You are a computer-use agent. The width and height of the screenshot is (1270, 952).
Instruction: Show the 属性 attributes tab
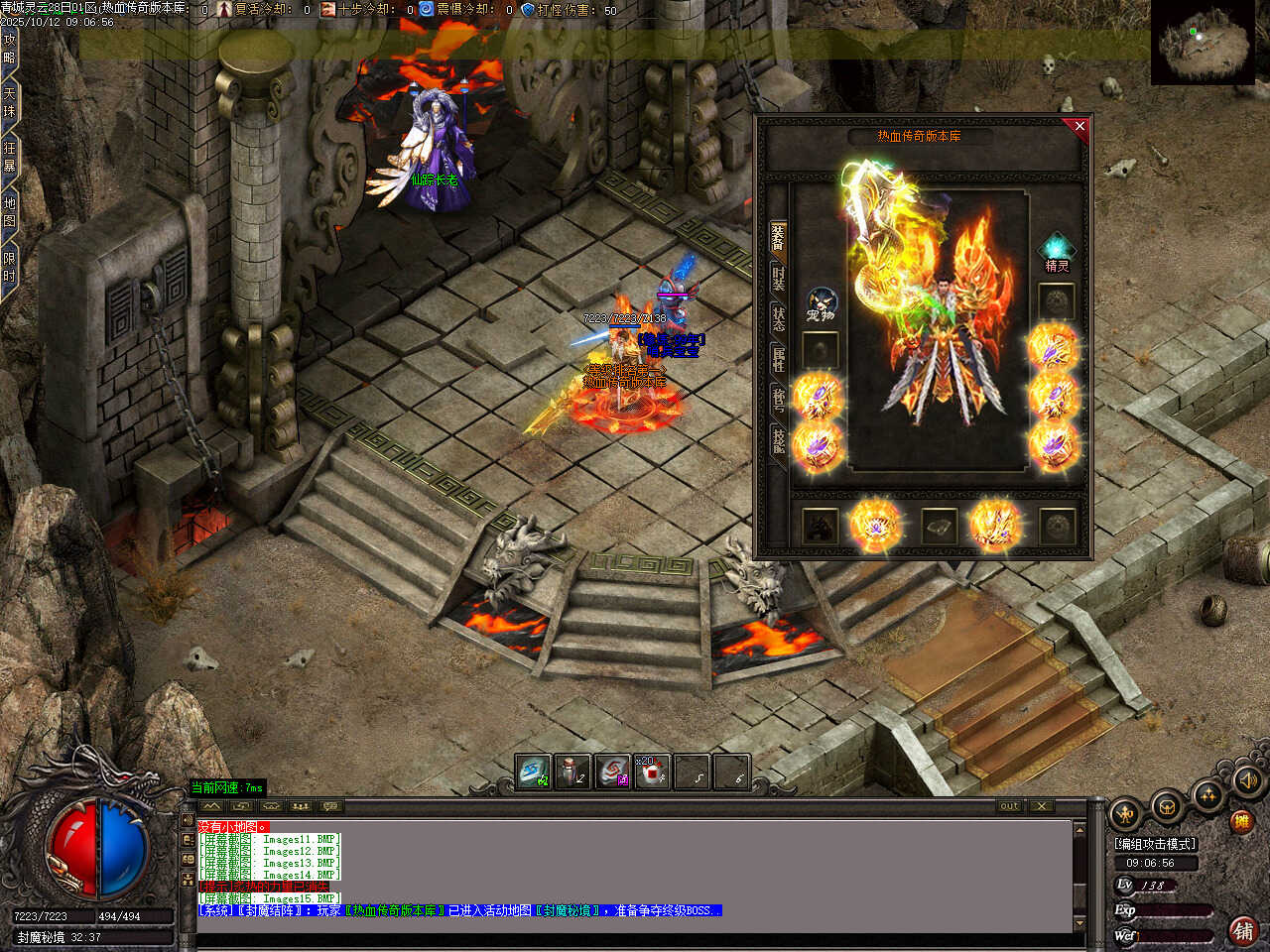click(x=779, y=358)
